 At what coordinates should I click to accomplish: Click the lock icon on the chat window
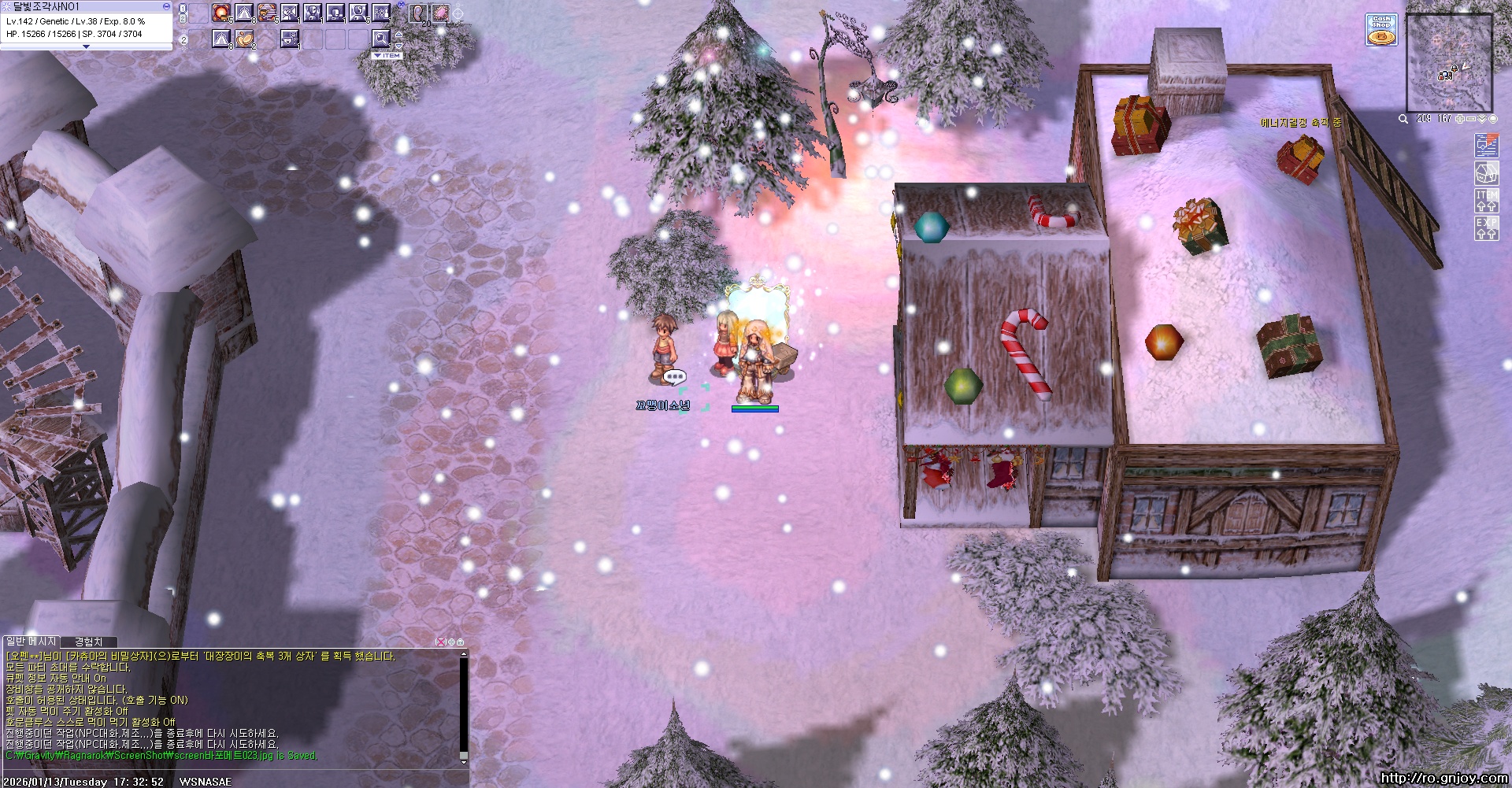pos(461,642)
